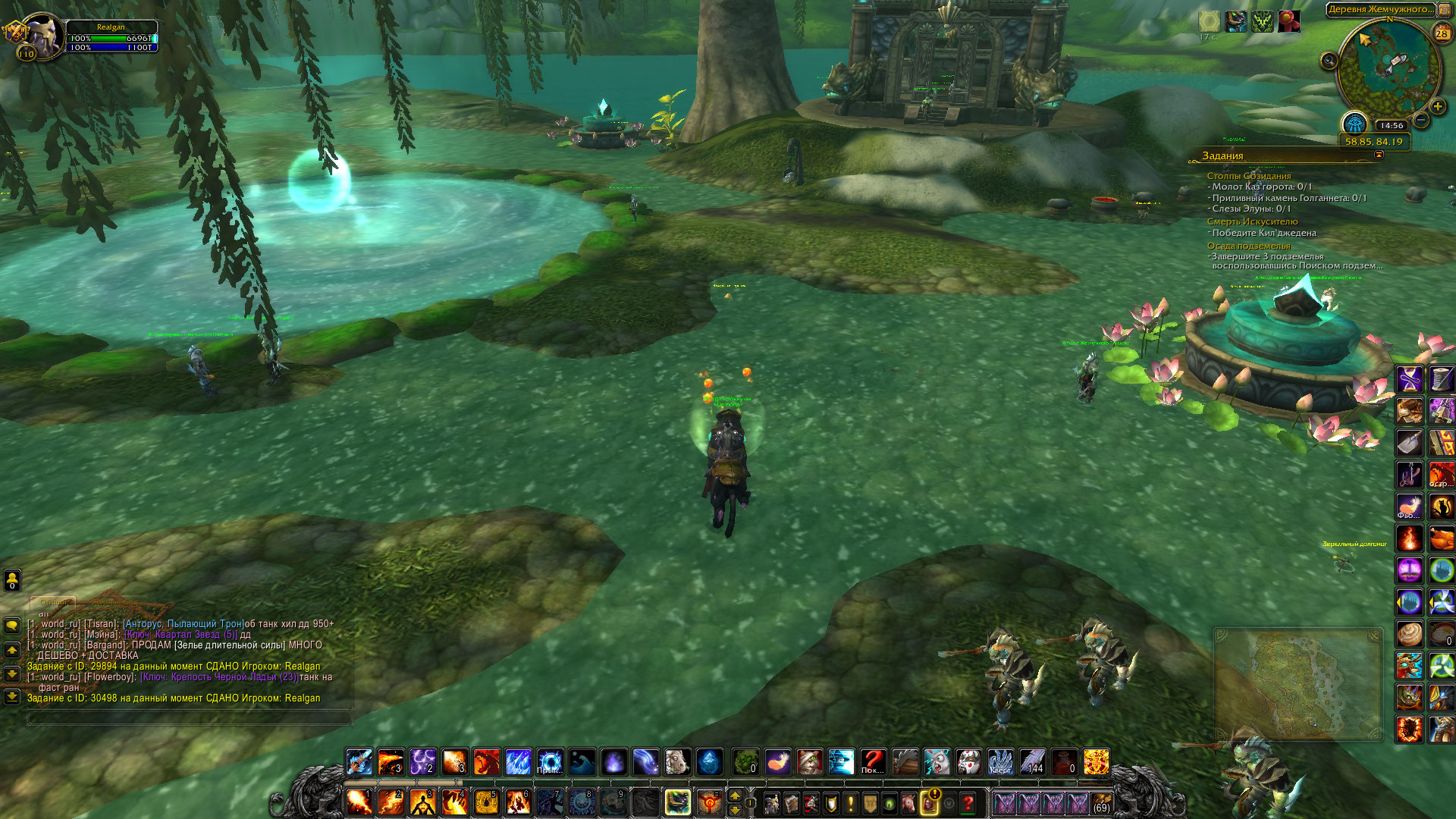Zoom out the minimap with minus button

[x=1422, y=120]
